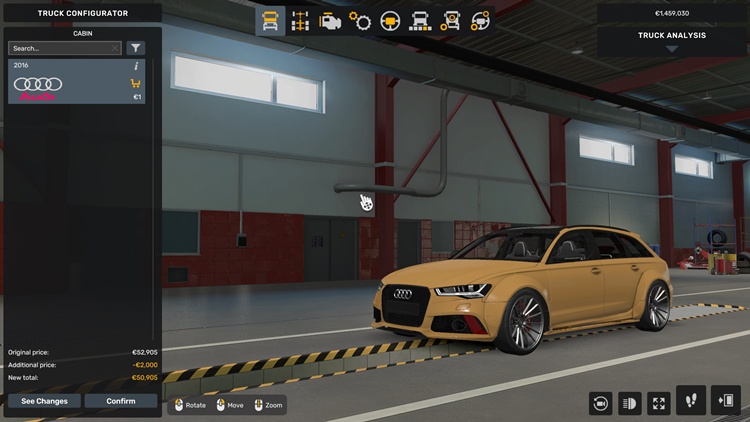Switch to the chassis category tab
The image size is (750, 422).
[299, 20]
